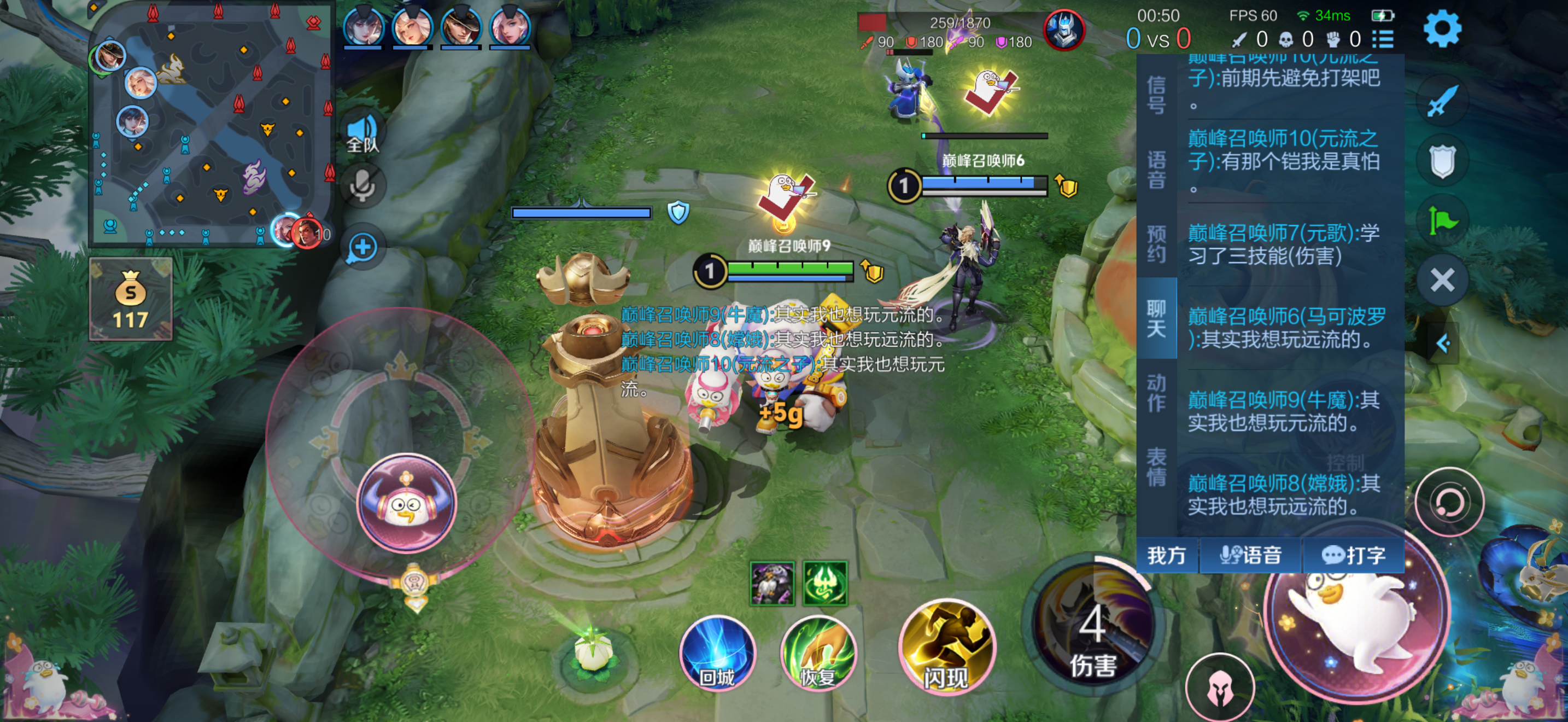This screenshot has width=1568, height=722.
Task: Open the 表情 emotes tab
Action: (1155, 467)
